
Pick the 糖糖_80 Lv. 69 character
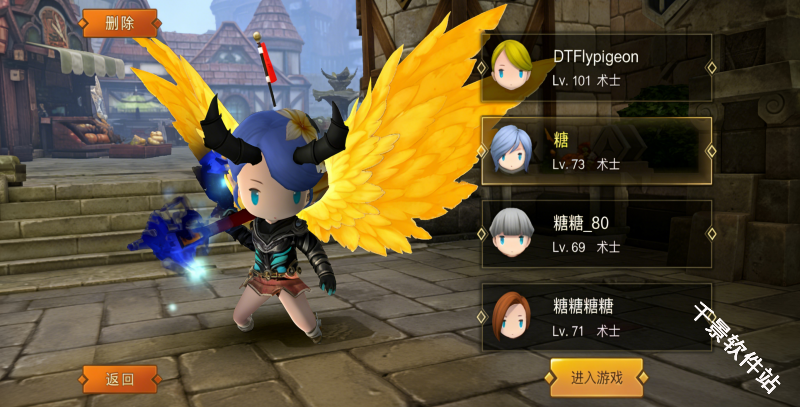(596, 234)
